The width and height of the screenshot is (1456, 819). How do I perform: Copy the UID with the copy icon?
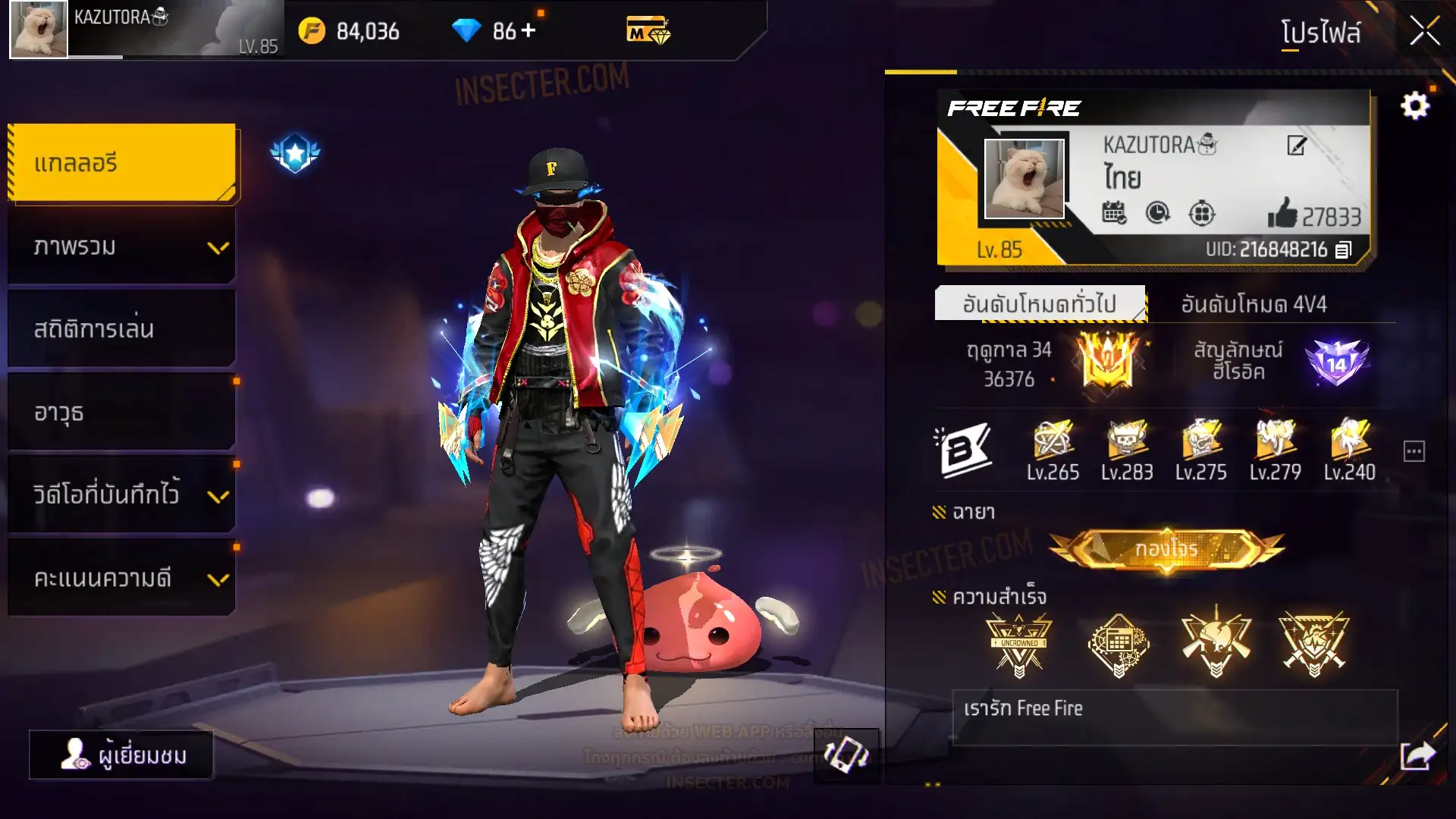pos(1343,250)
